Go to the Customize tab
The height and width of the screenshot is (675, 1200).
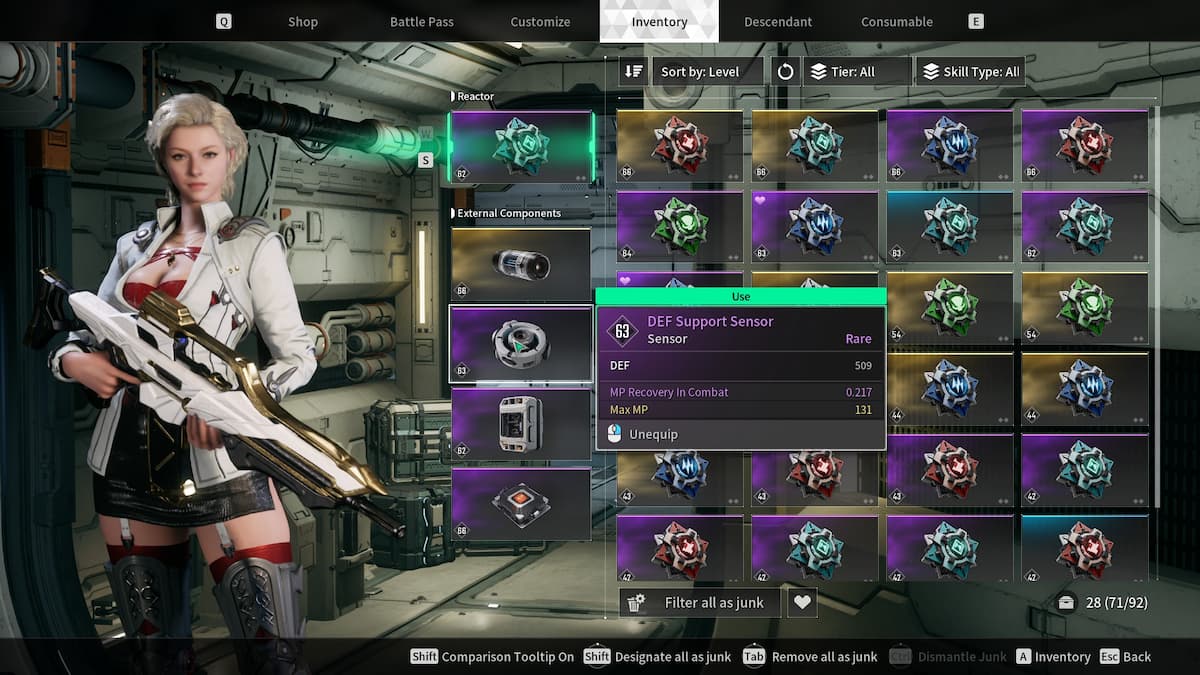click(x=540, y=21)
